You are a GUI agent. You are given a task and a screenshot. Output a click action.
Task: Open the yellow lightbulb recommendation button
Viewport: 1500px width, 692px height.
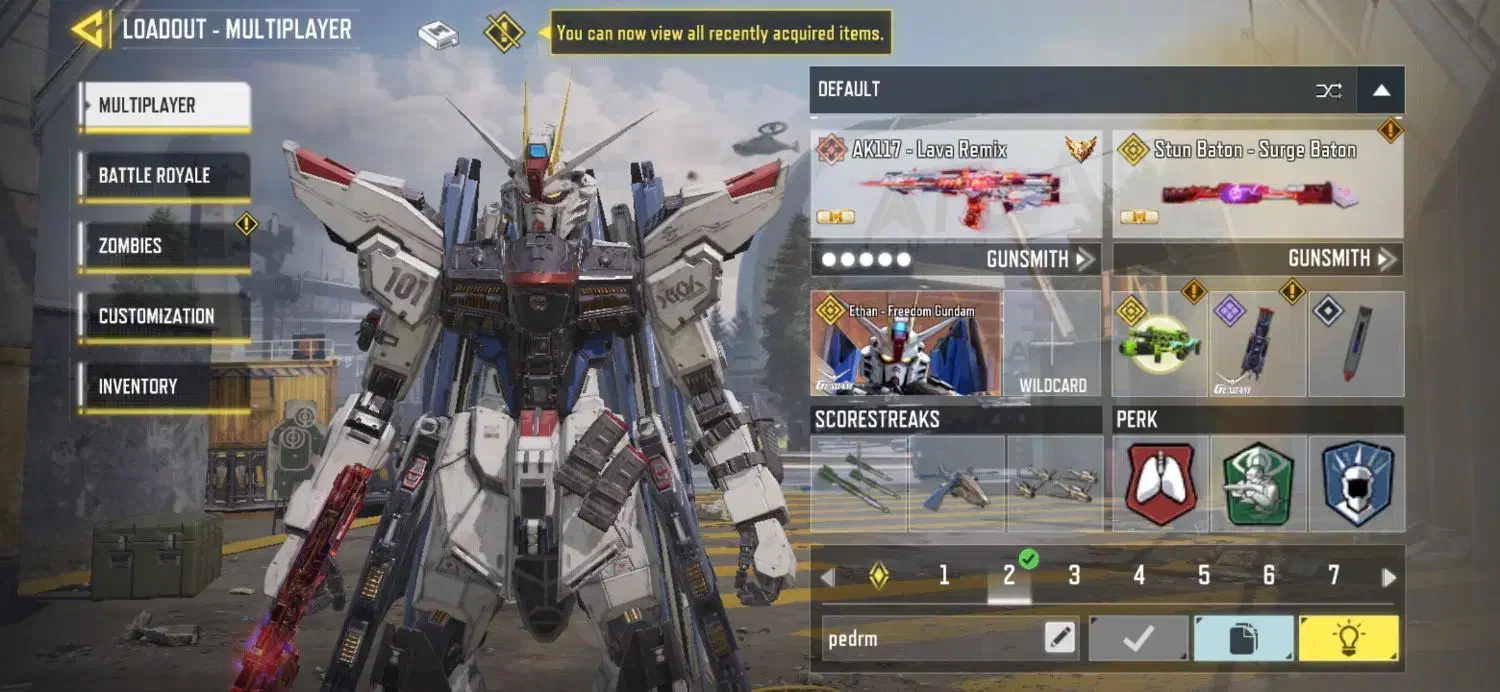[x=1348, y=638]
